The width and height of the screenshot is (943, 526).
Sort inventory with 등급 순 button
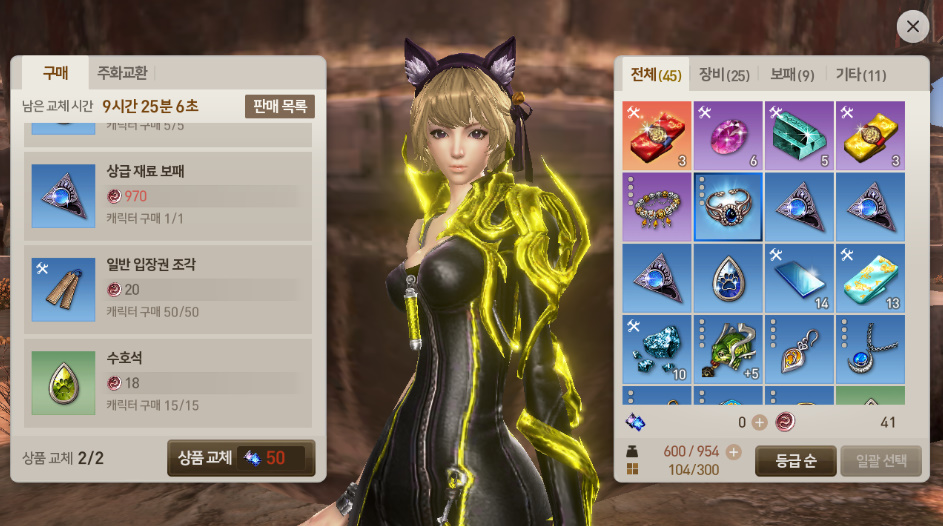click(x=796, y=461)
